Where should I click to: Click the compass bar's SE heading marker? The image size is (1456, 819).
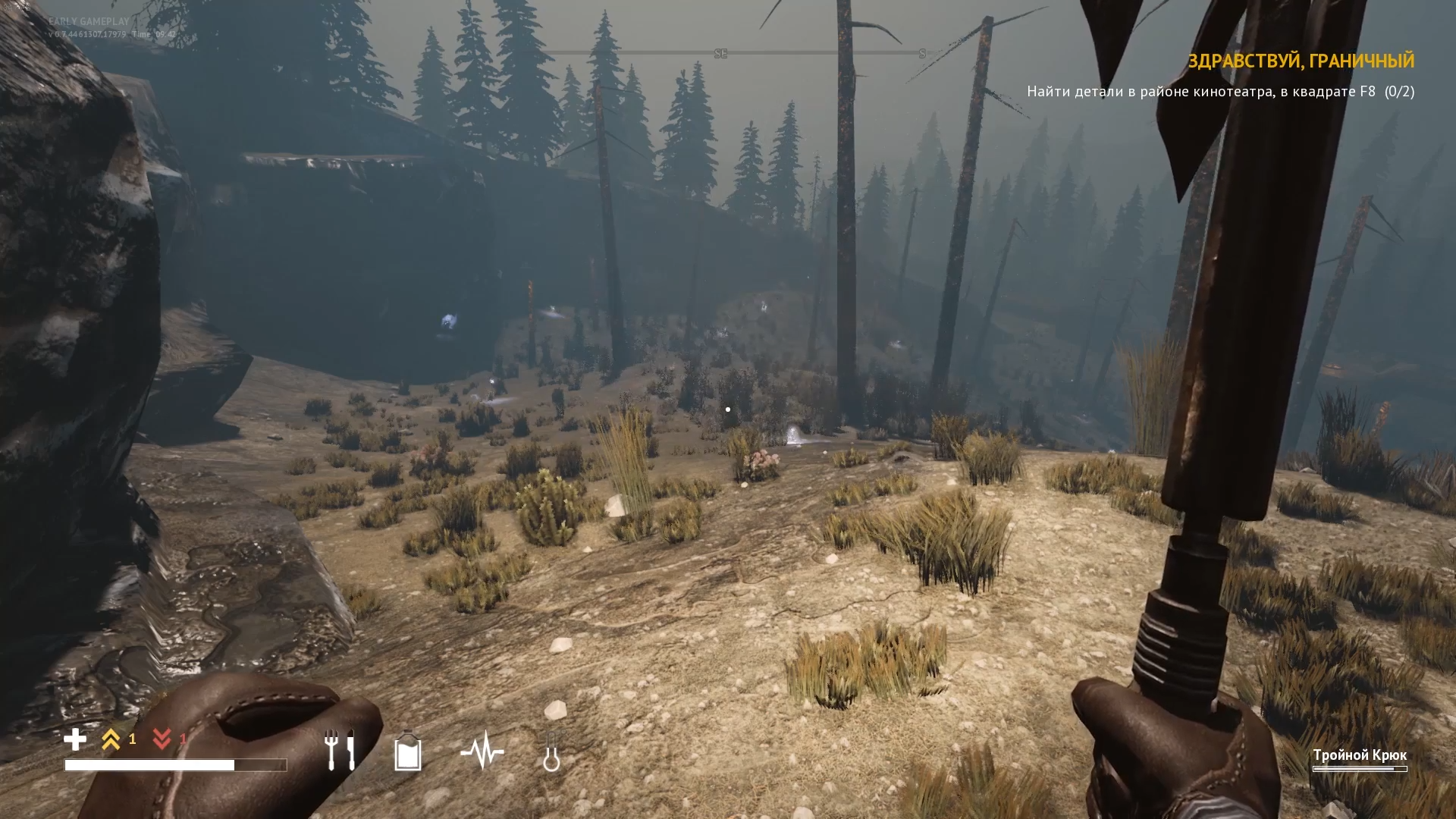720,54
